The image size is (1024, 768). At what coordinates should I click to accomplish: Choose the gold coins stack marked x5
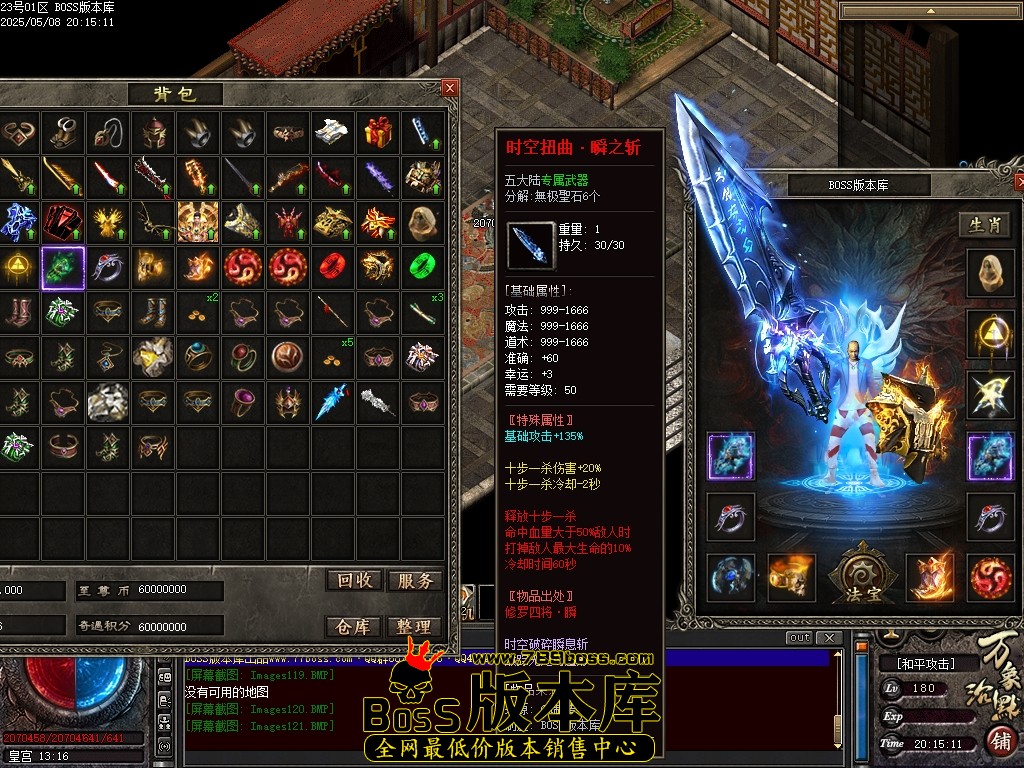[x=333, y=355]
